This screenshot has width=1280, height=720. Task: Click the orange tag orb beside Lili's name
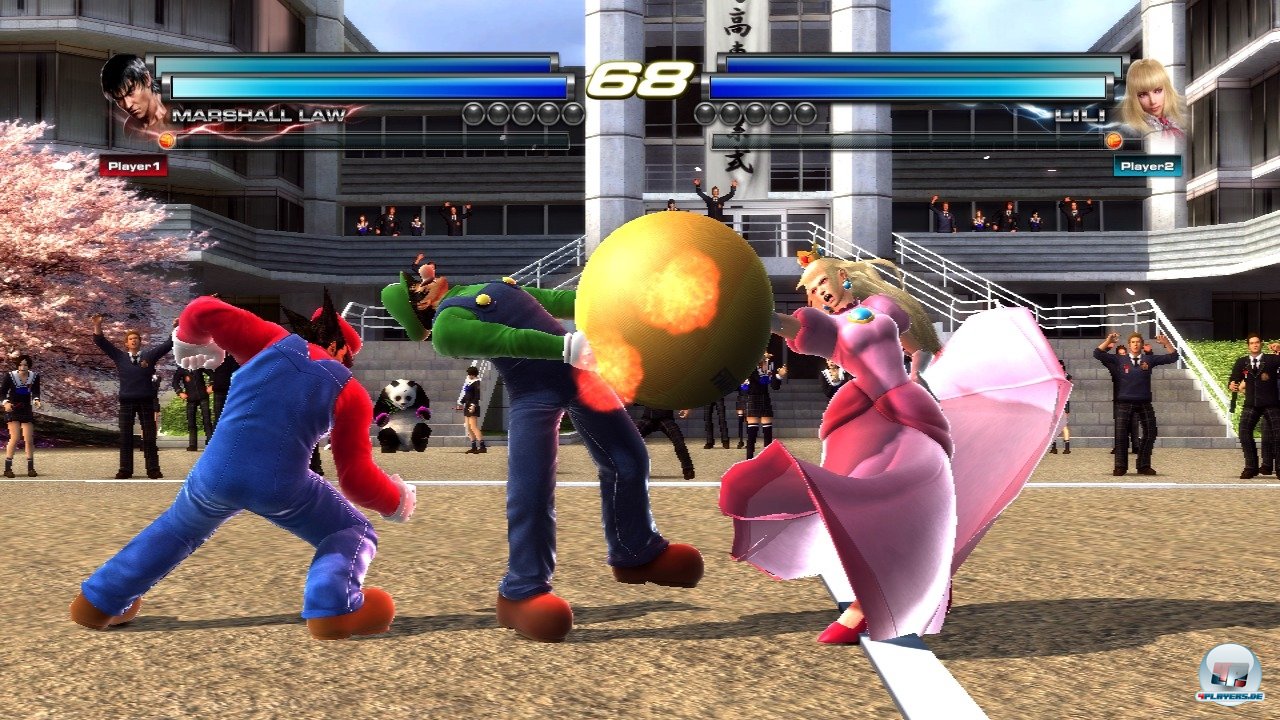(1113, 140)
